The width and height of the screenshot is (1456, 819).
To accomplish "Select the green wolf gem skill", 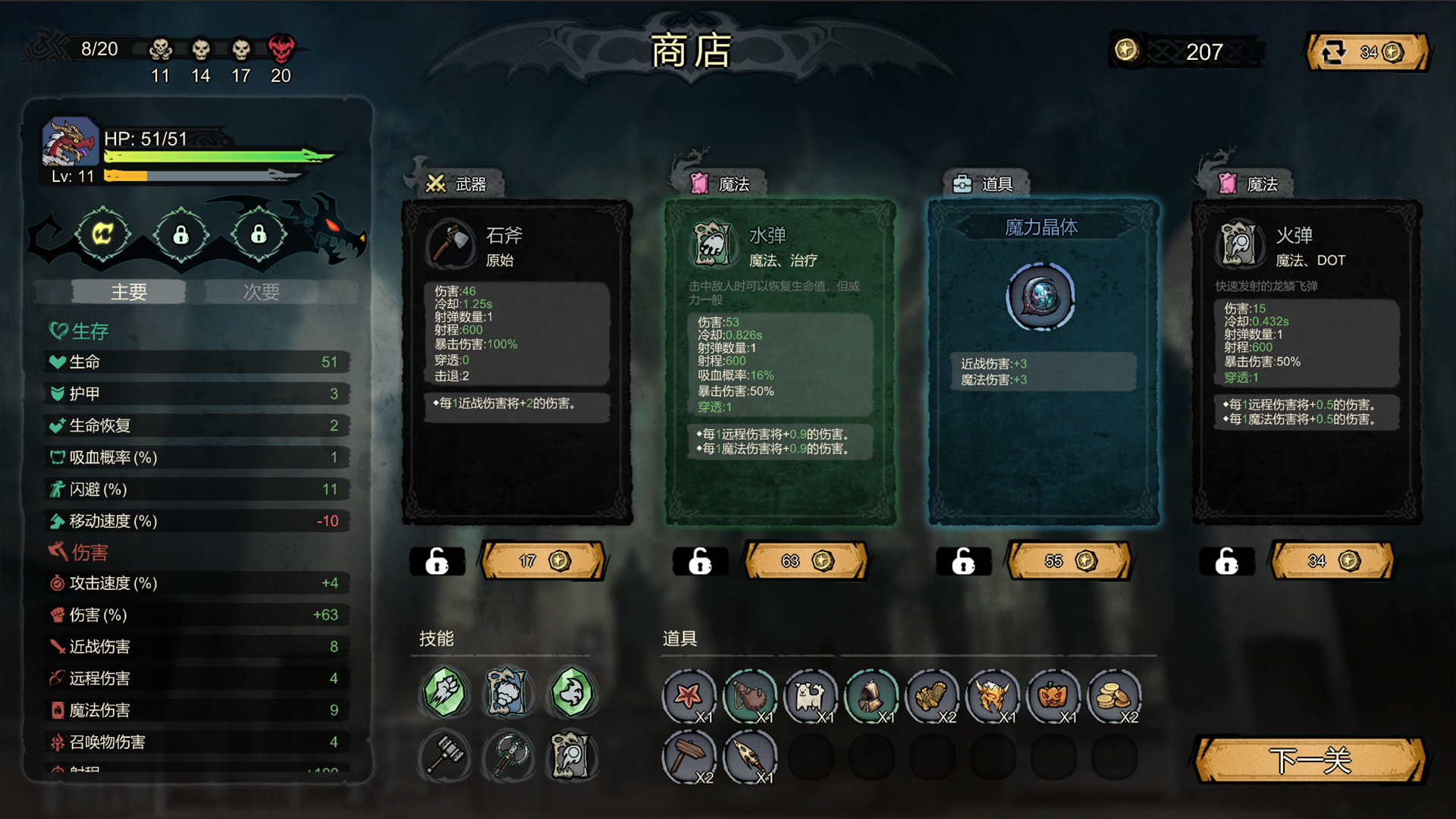I will point(573,692).
